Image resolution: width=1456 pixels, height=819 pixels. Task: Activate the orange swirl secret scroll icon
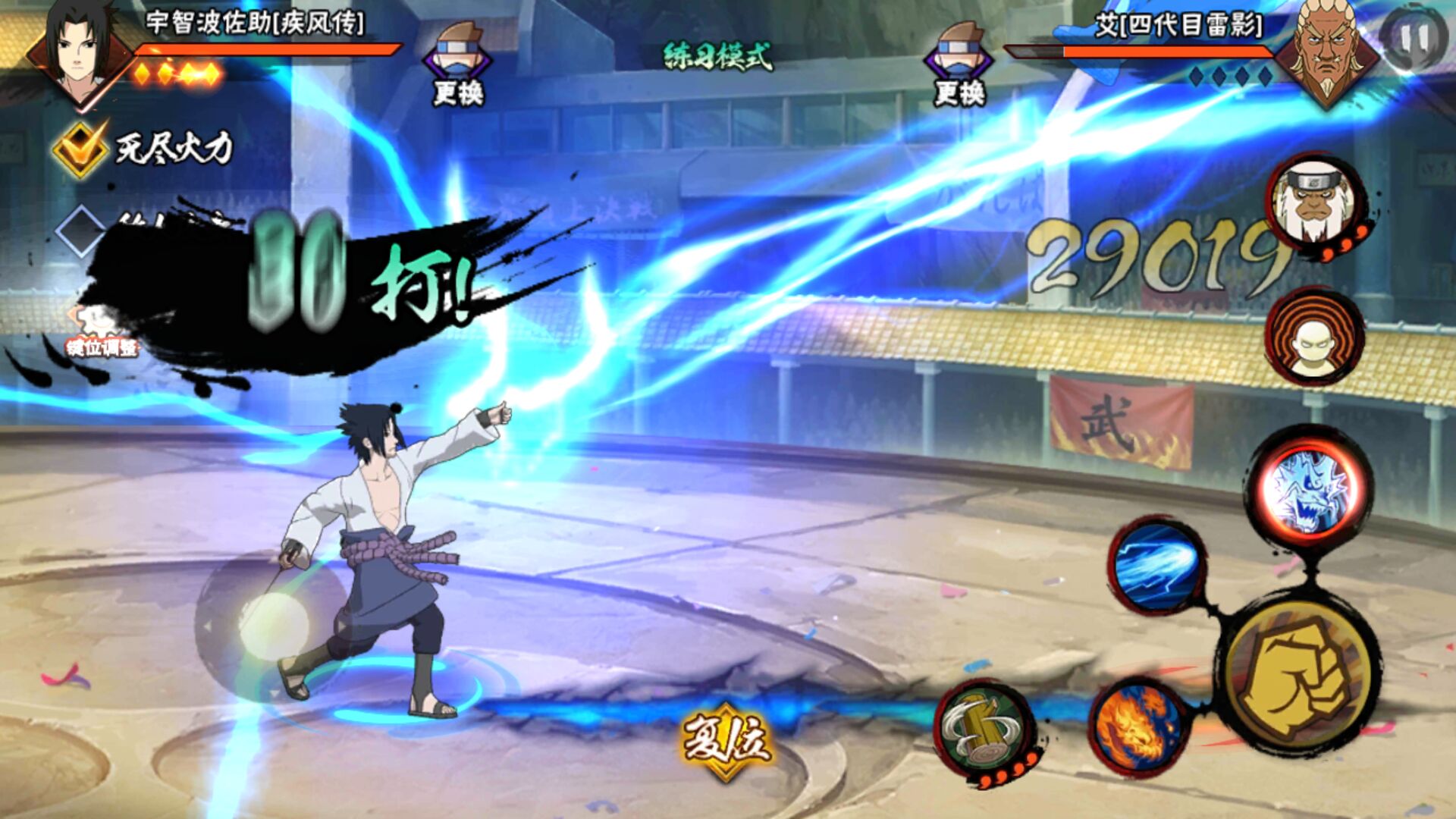[x=1313, y=335]
